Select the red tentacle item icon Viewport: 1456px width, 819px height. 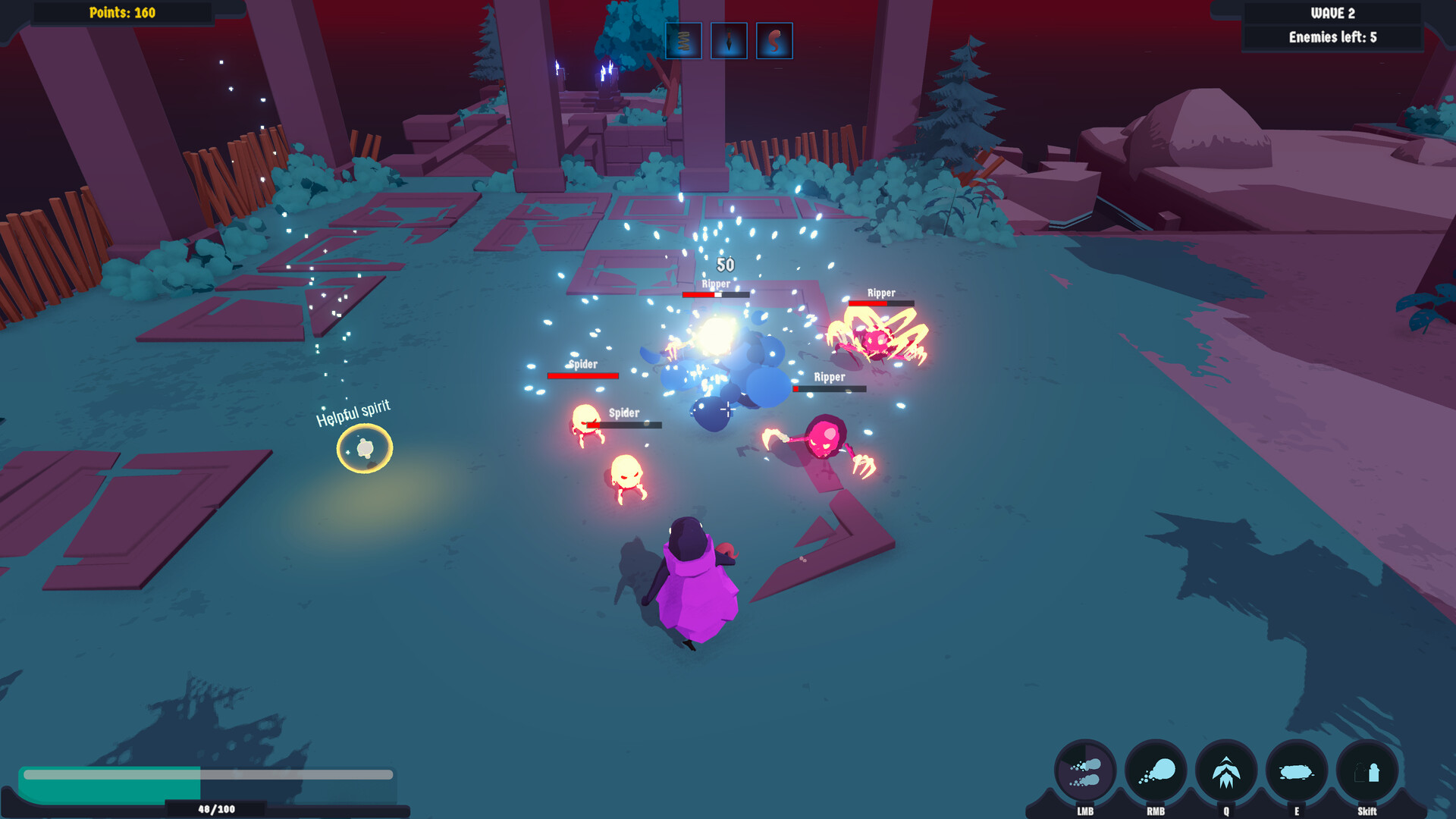click(x=774, y=41)
